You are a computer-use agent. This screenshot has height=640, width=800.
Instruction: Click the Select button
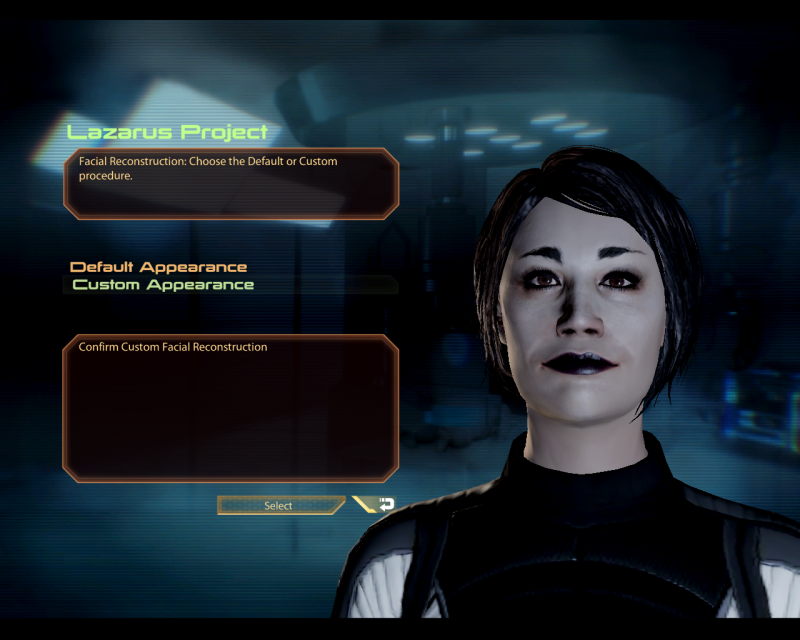279,506
